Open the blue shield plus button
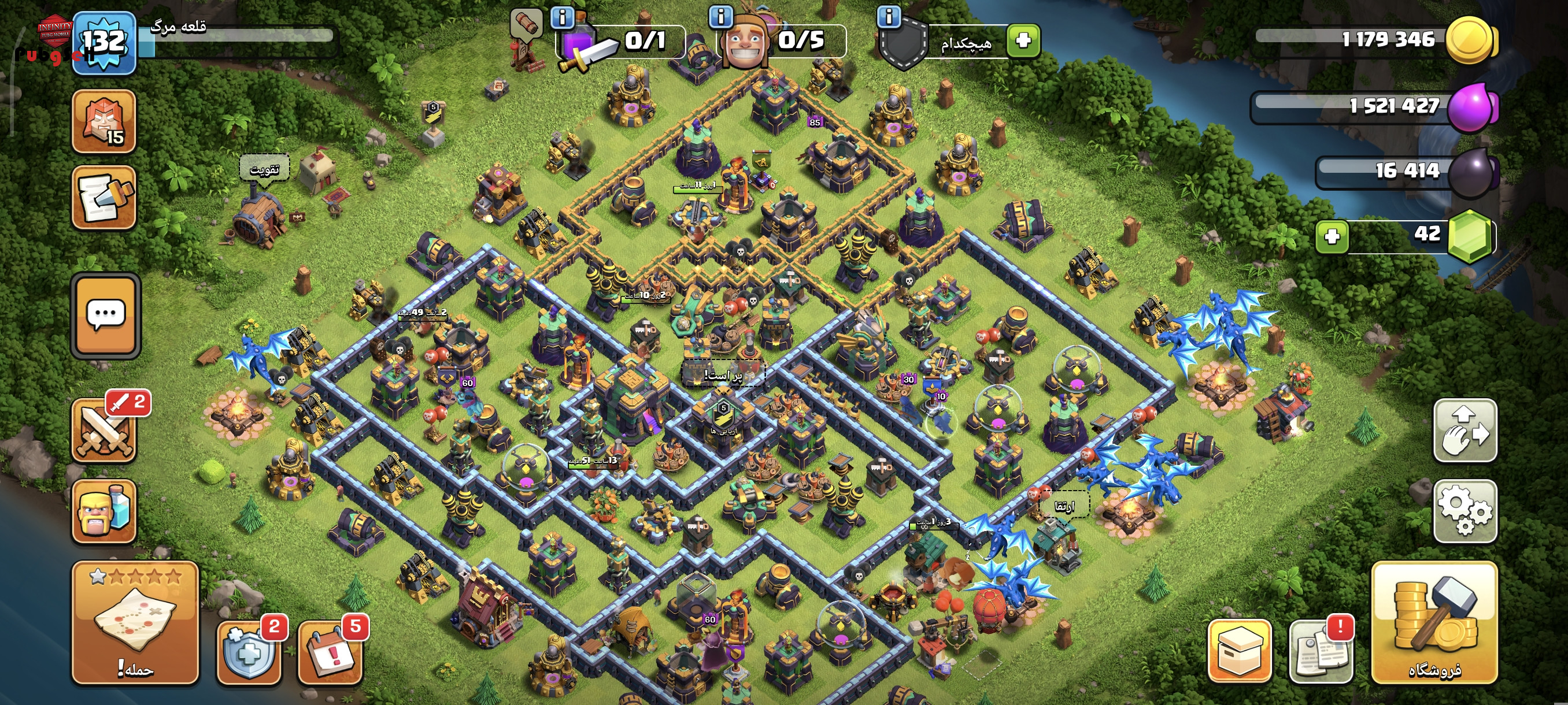Screen dimensions: 1568x705 pyautogui.click(x=249, y=652)
